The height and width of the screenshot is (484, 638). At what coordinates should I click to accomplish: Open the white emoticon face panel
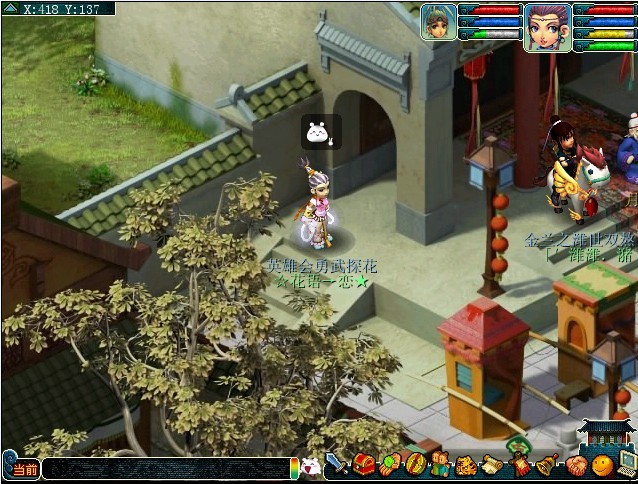311,466
